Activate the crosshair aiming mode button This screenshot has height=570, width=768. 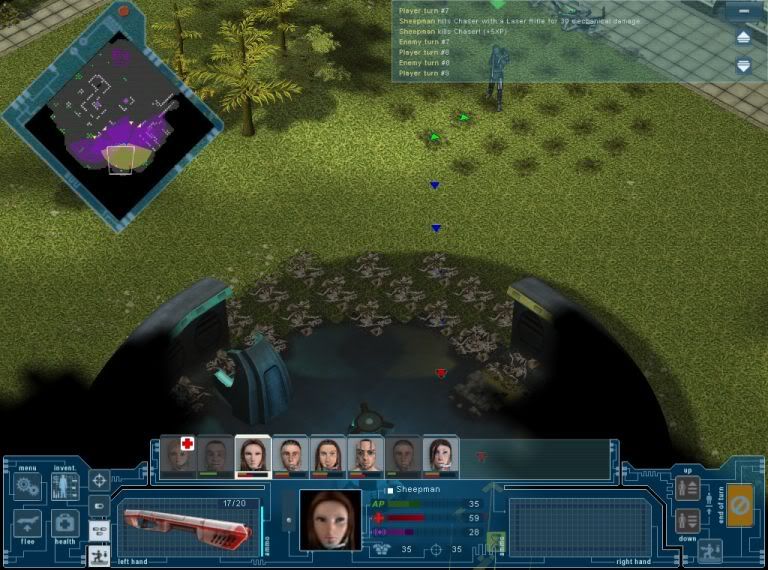point(99,481)
